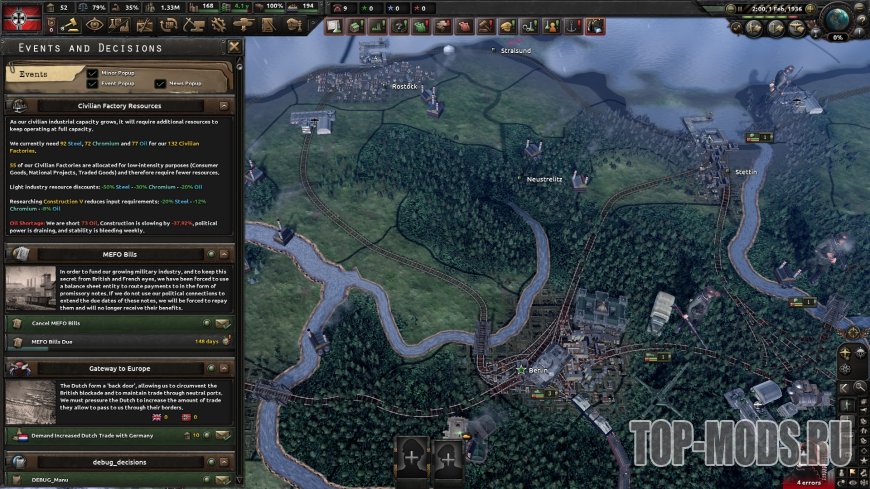Increase game speed with the plus button
870x489 pixels.
(x=812, y=7)
